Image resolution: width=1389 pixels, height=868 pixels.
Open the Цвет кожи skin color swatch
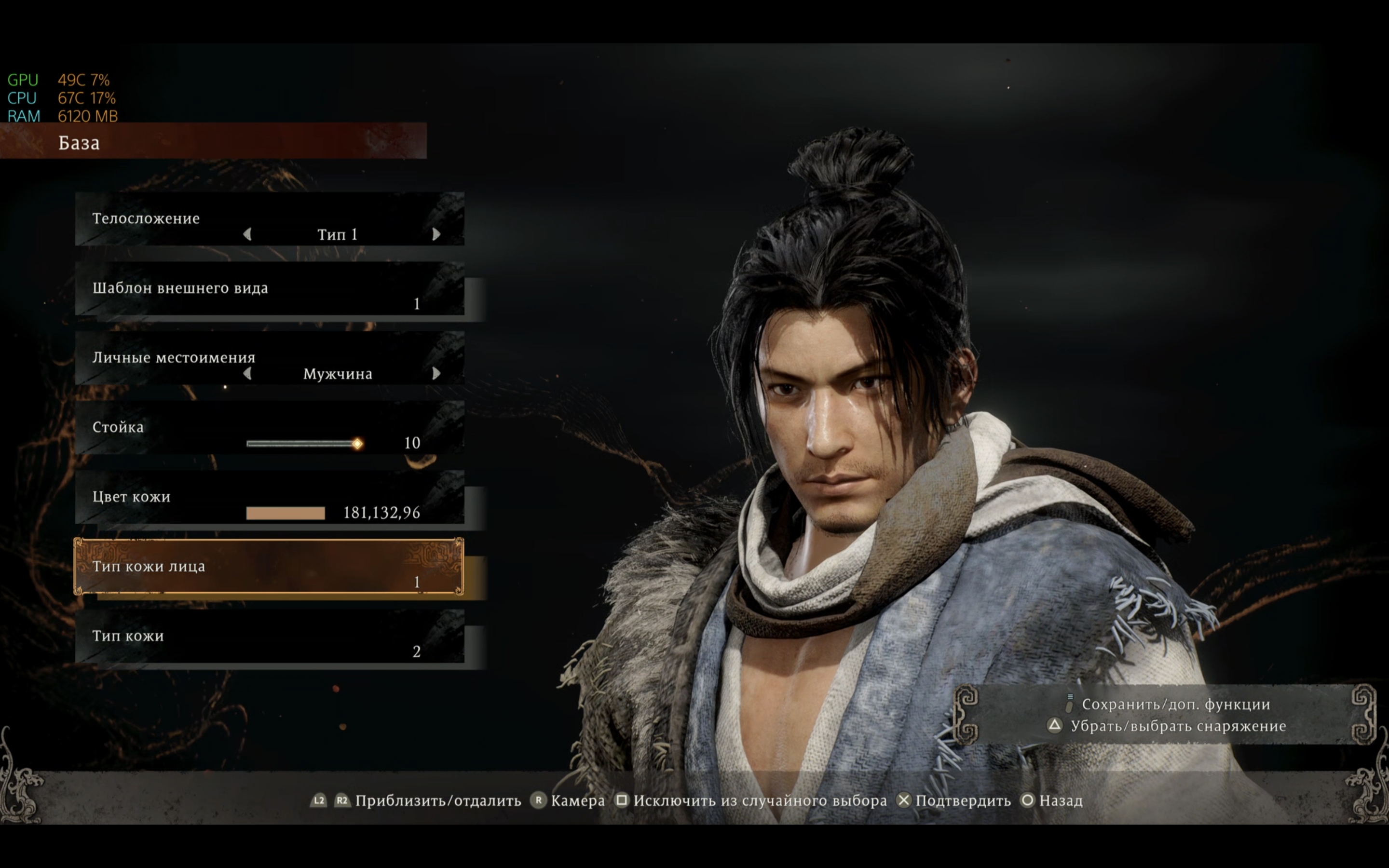point(285,513)
